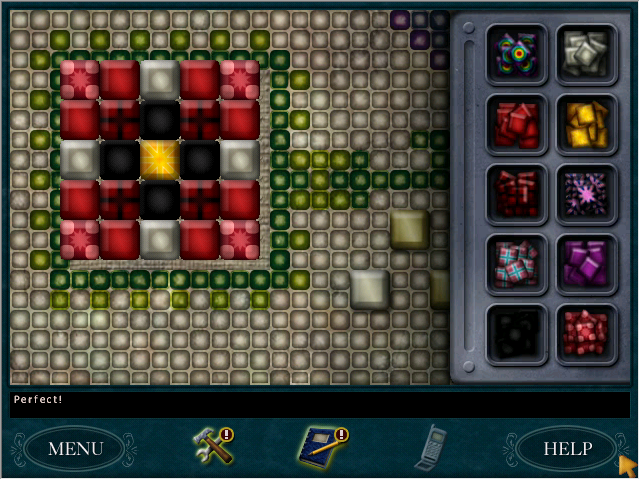Image resolution: width=640 pixels, height=480 pixels.
Task: Open the hammer and wrench tools icon
Action: [212, 445]
